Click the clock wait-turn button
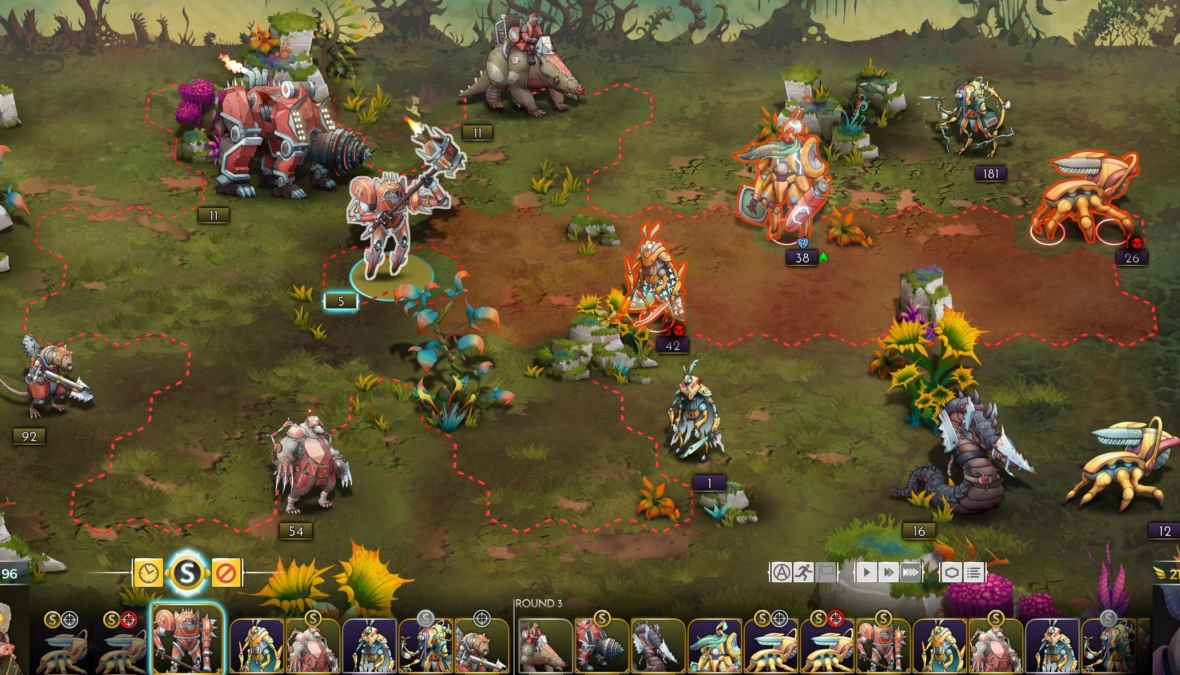This screenshot has height=675, width=1180. (x=147, y=573)
